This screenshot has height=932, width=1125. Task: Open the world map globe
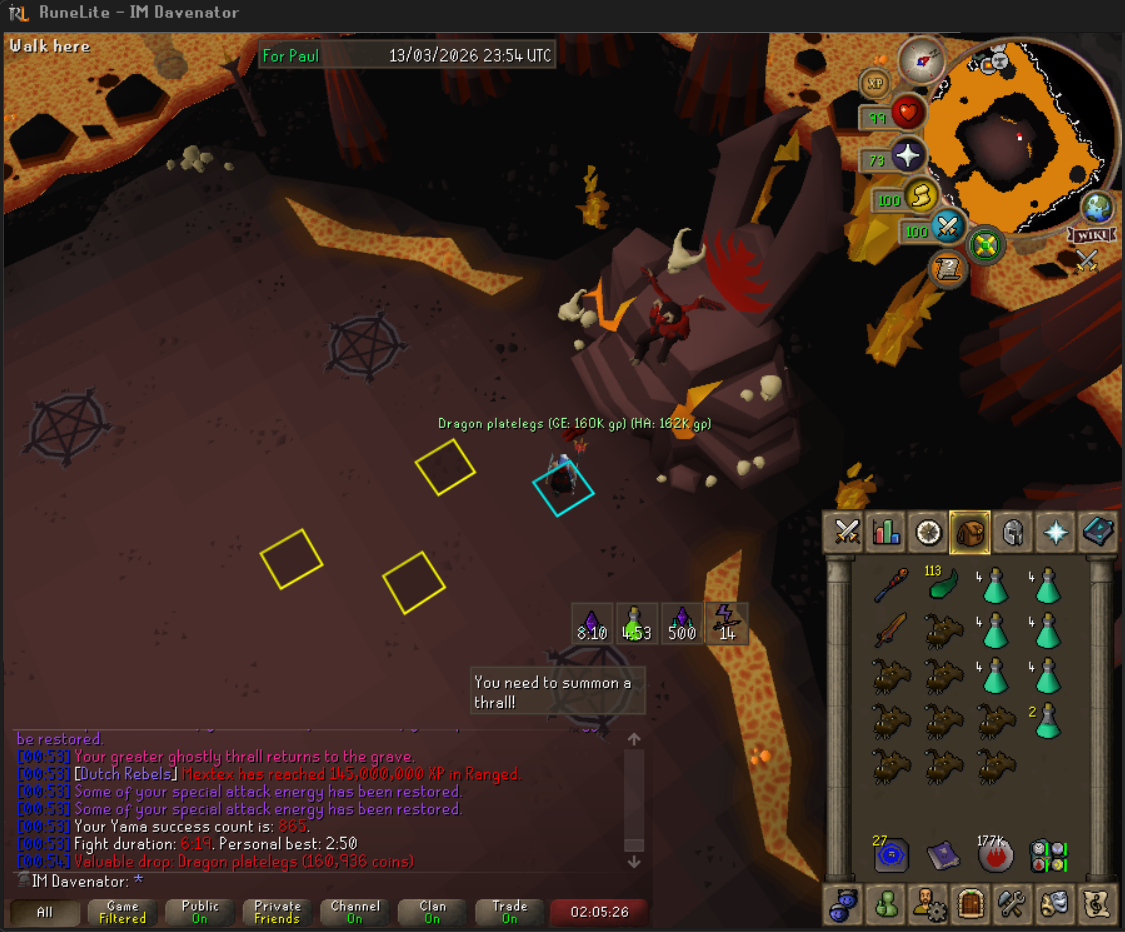pyautogui.click(x=1097, y=208)
